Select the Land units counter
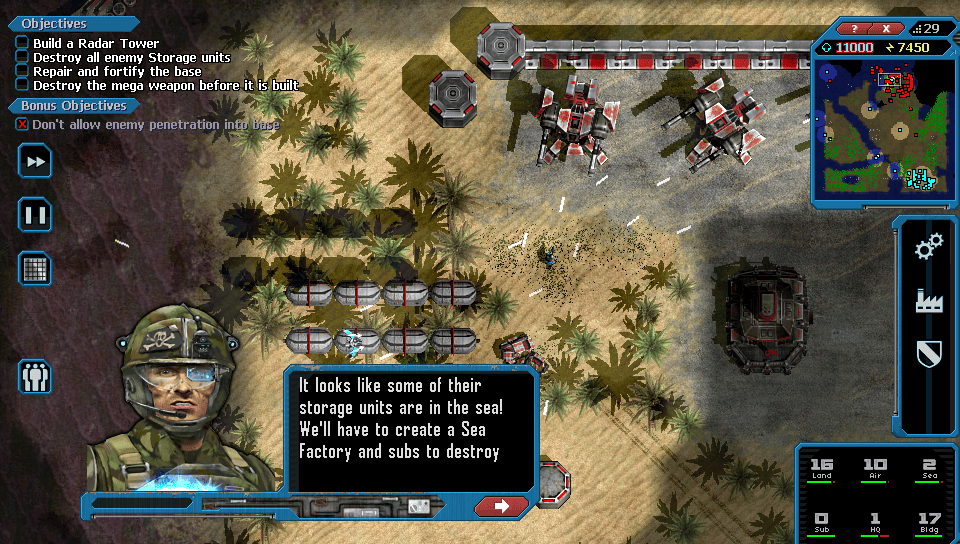960x544 pixels. pyautogui.click(x=821, y=468)
